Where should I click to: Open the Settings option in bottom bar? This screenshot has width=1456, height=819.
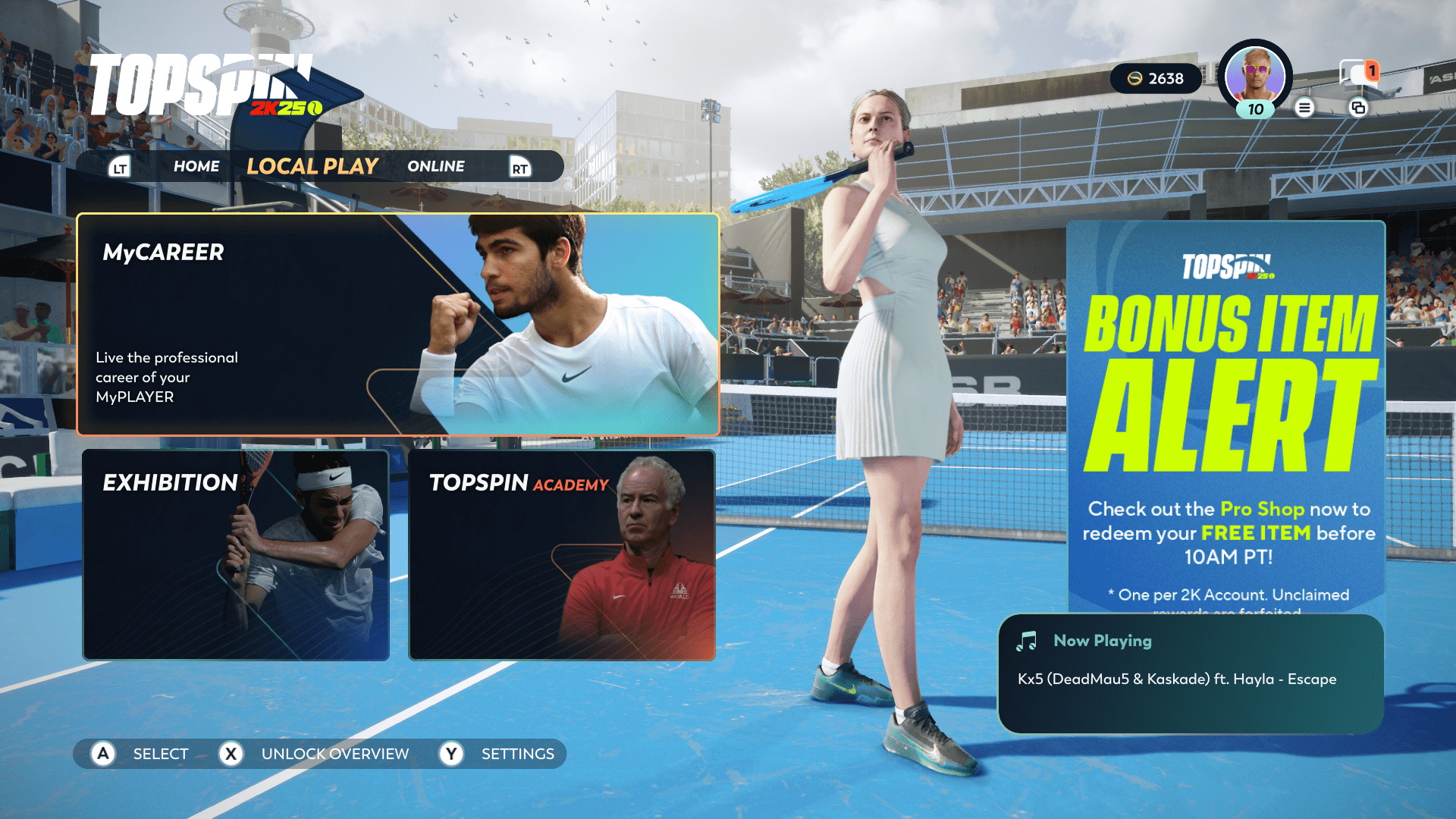[x=501, y=754]
